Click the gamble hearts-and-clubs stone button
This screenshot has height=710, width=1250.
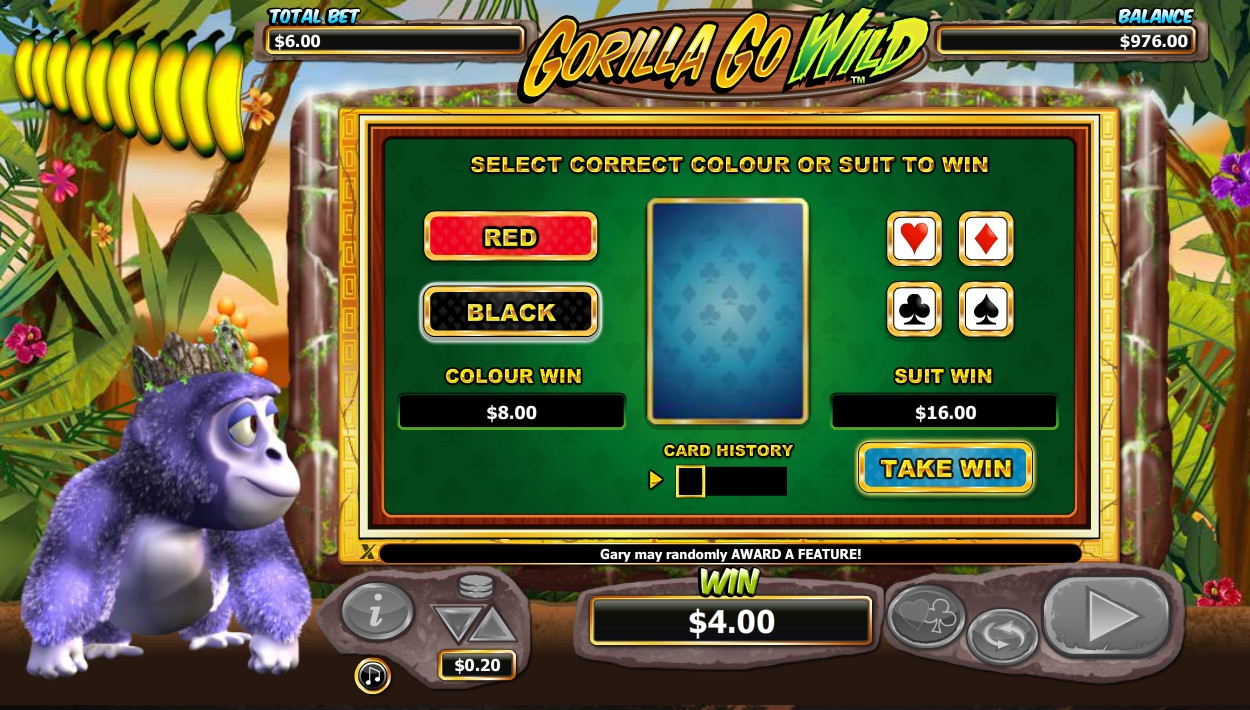coord(926,613)
